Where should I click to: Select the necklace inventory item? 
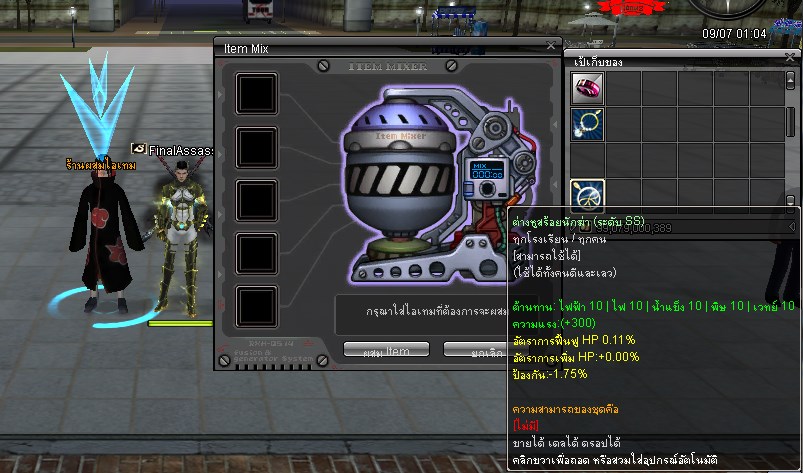586,124
